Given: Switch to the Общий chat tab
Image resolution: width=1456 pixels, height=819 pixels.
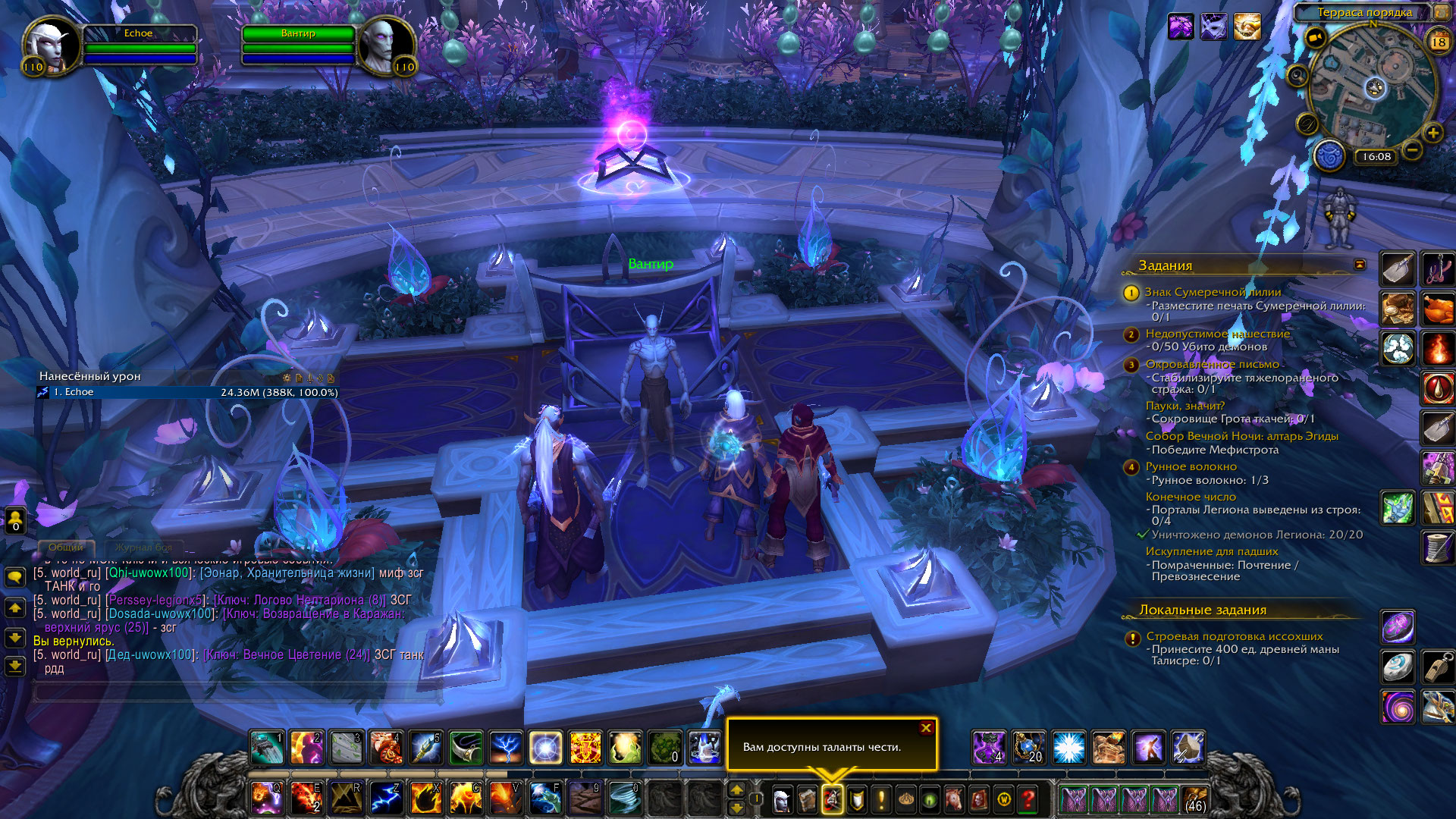Looking at the screenshot, I should (66, 547).
